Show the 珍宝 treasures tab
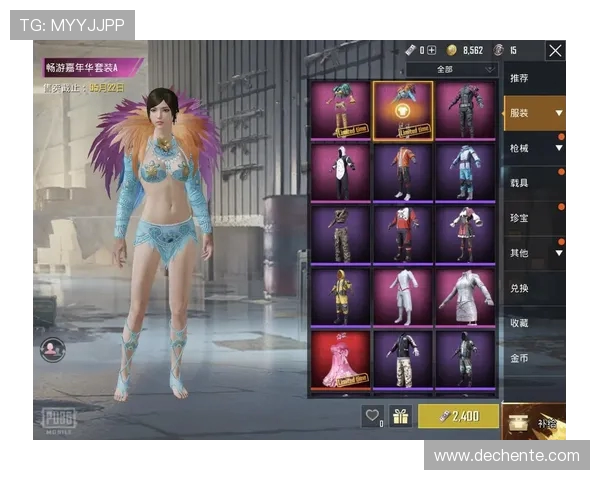Screen dimensions: 600x480 pos(520,218)
